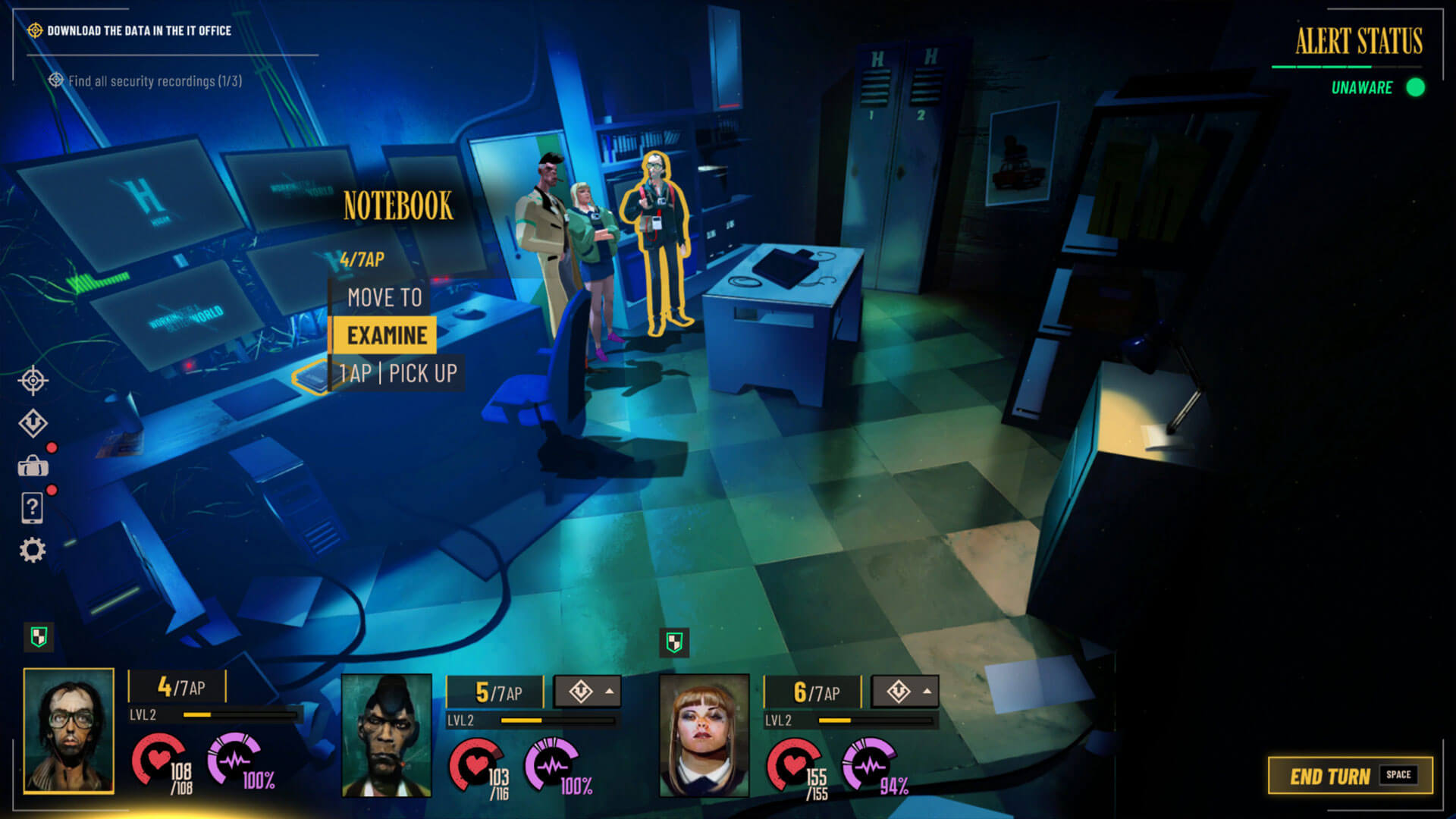Select the red-haired woman portrait
The width and height of the screenshot is (1456, 819).
(704, 736)
